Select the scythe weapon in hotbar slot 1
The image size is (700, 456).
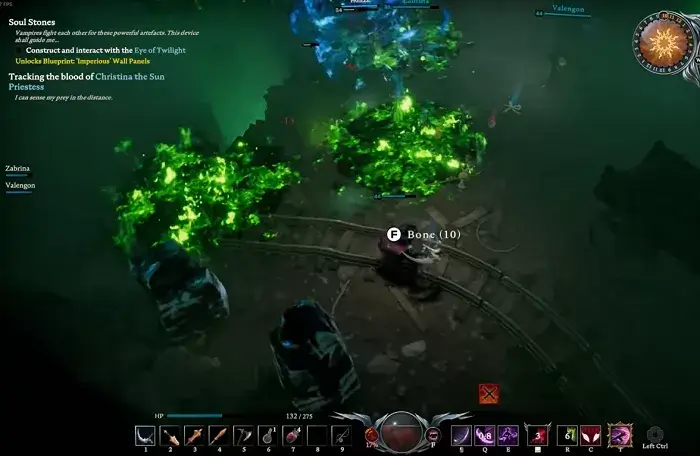145,435
